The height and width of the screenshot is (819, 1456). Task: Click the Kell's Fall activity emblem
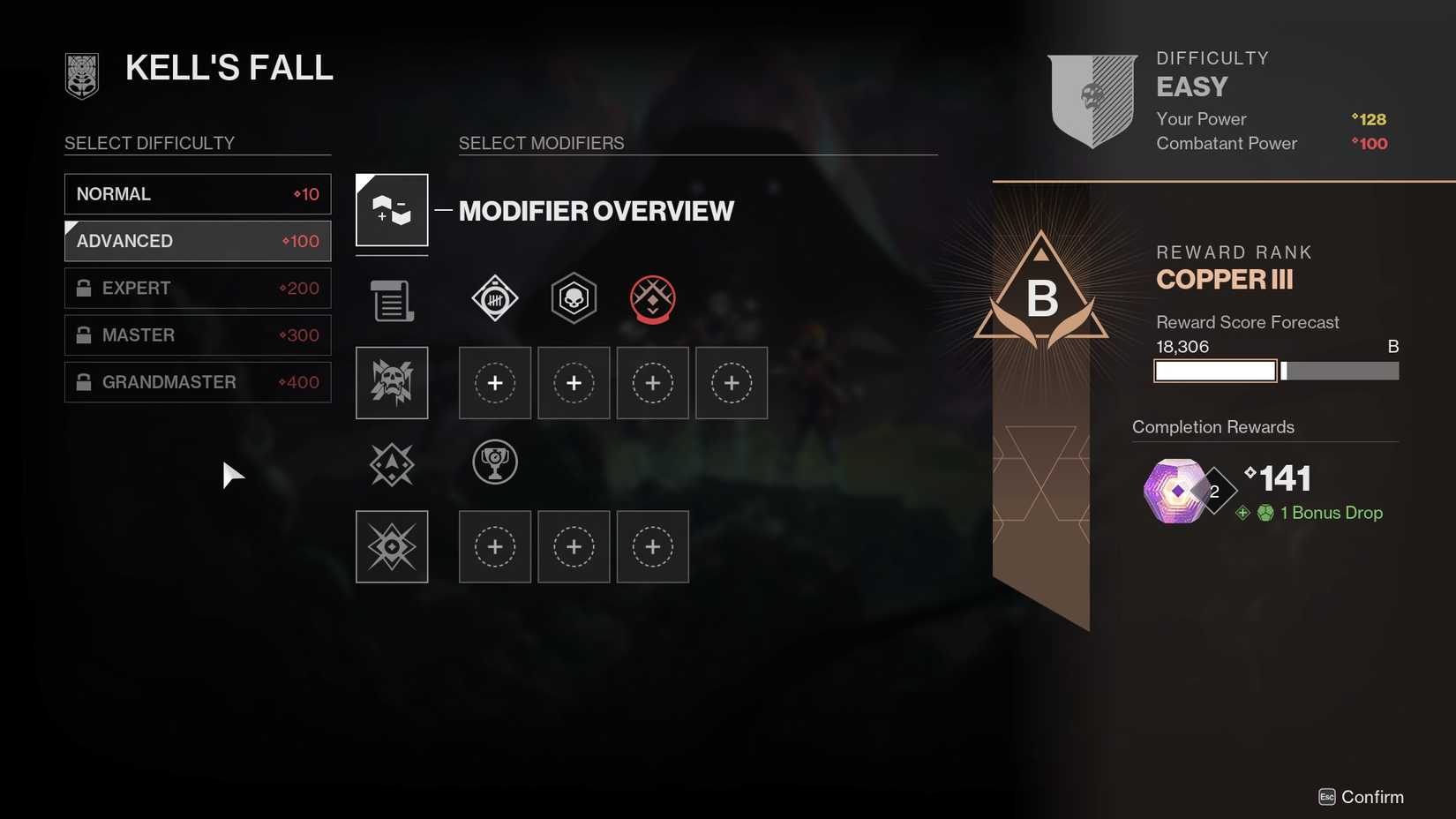80,75
